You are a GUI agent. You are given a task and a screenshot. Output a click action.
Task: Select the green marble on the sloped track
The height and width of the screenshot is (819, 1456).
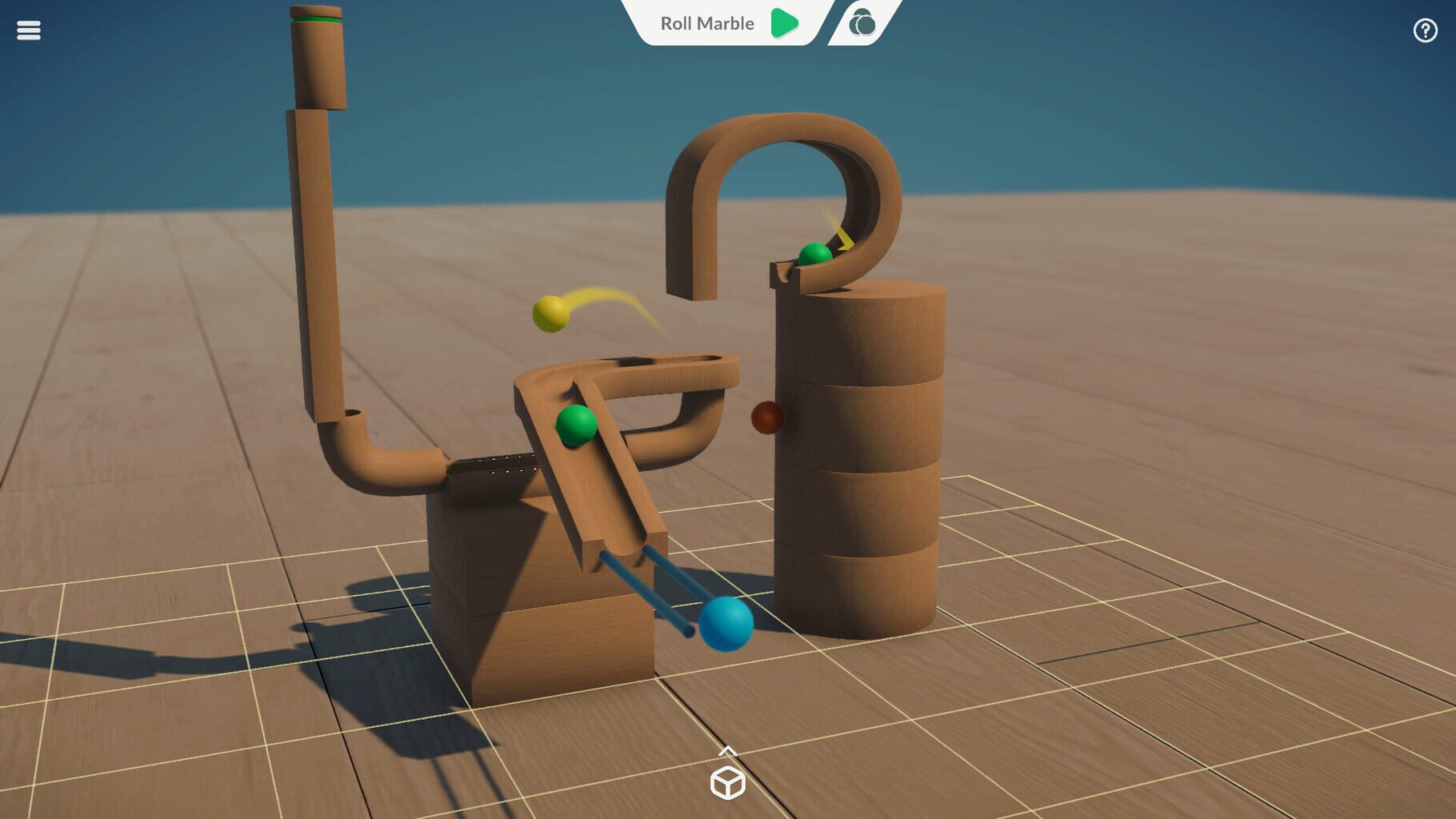tap(578, 426)
